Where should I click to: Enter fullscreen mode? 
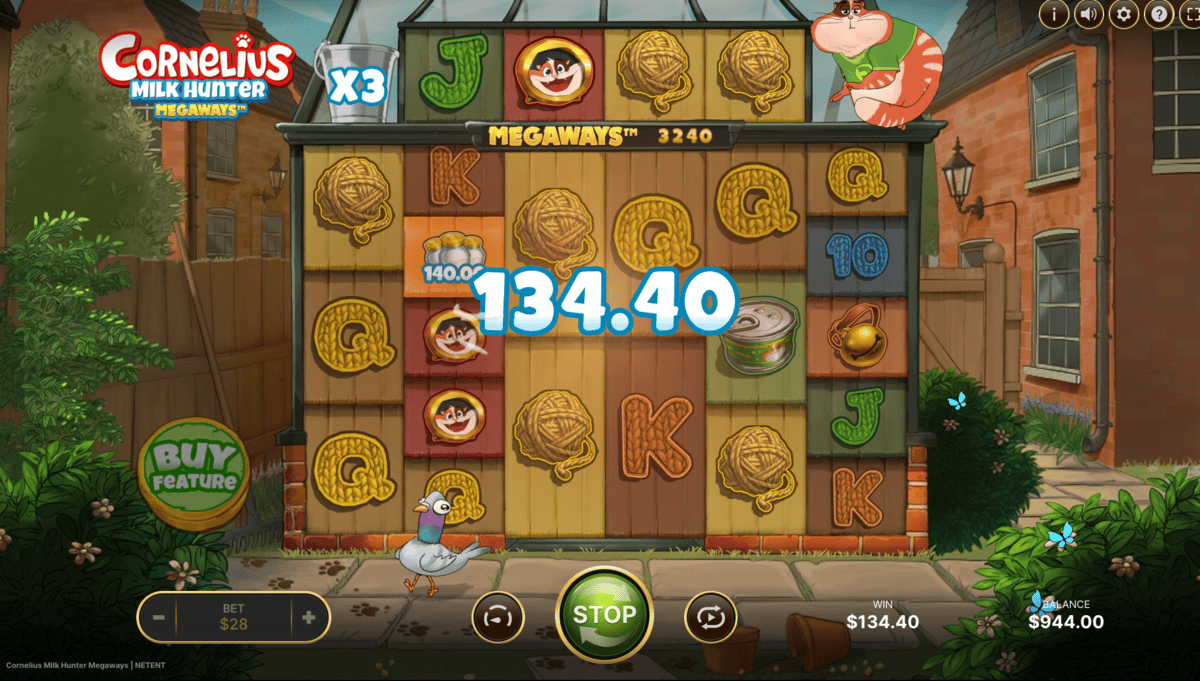(1190, 14)
